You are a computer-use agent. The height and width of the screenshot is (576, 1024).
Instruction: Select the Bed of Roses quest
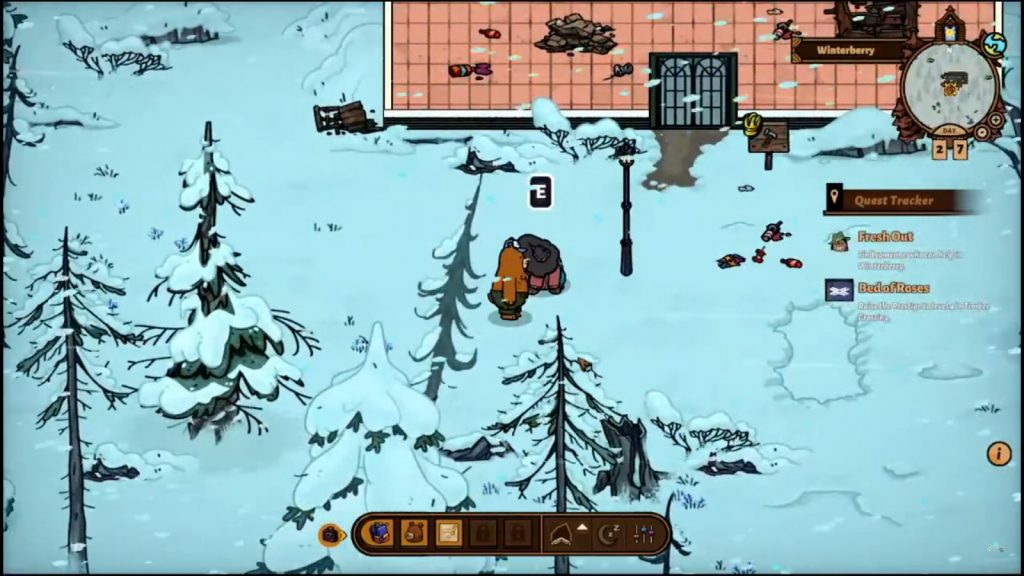click(893, 288)
